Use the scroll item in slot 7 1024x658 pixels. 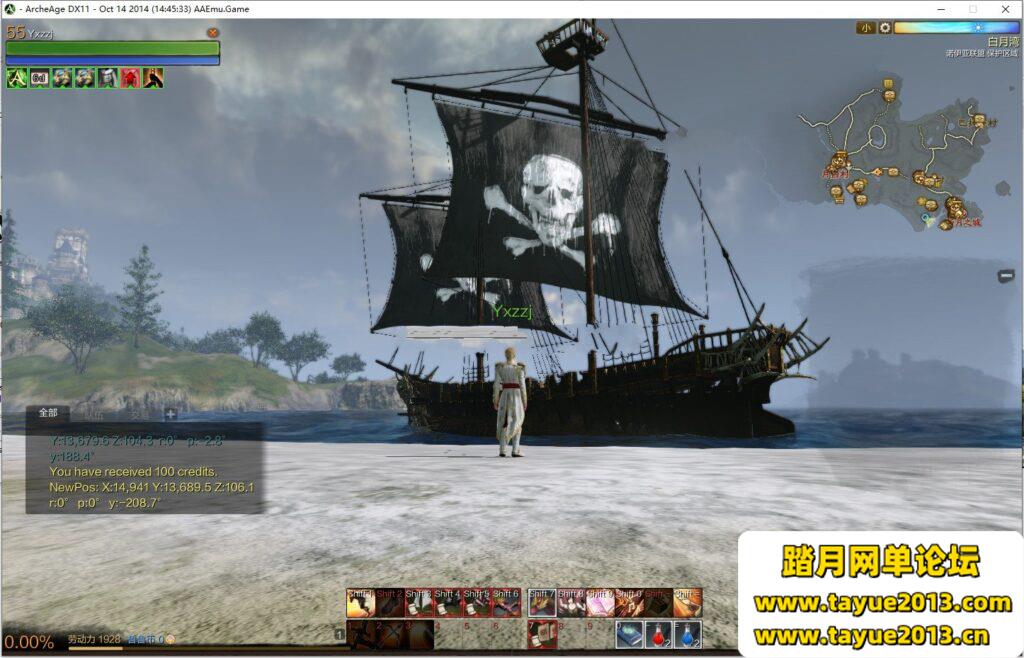click(x=542, y=634)
